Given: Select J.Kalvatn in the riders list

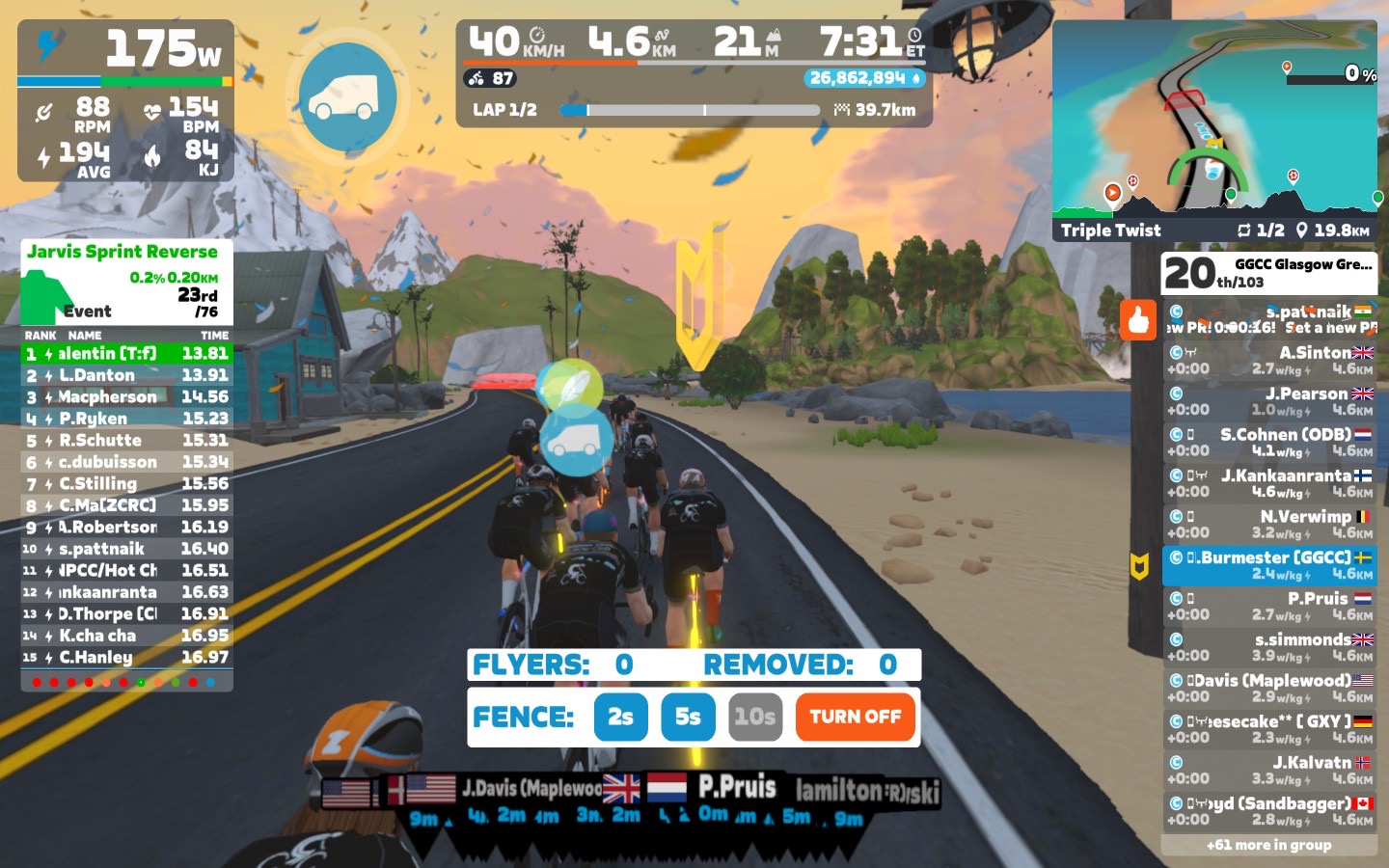Looking at the screenshot, I should pos(1269,770).
